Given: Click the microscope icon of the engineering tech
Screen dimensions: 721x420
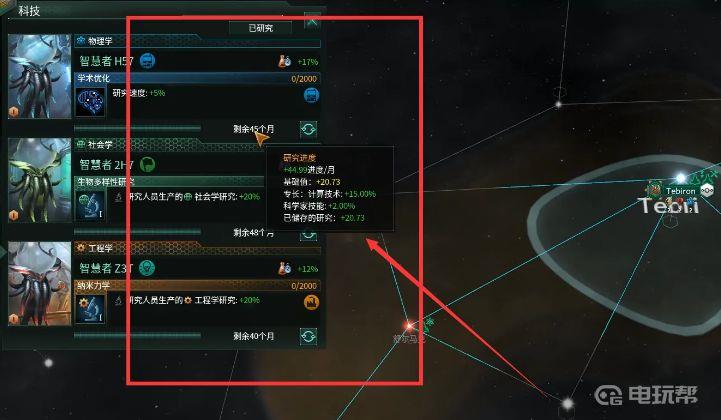Looking at the screenshot, I should tap(91, 308).
